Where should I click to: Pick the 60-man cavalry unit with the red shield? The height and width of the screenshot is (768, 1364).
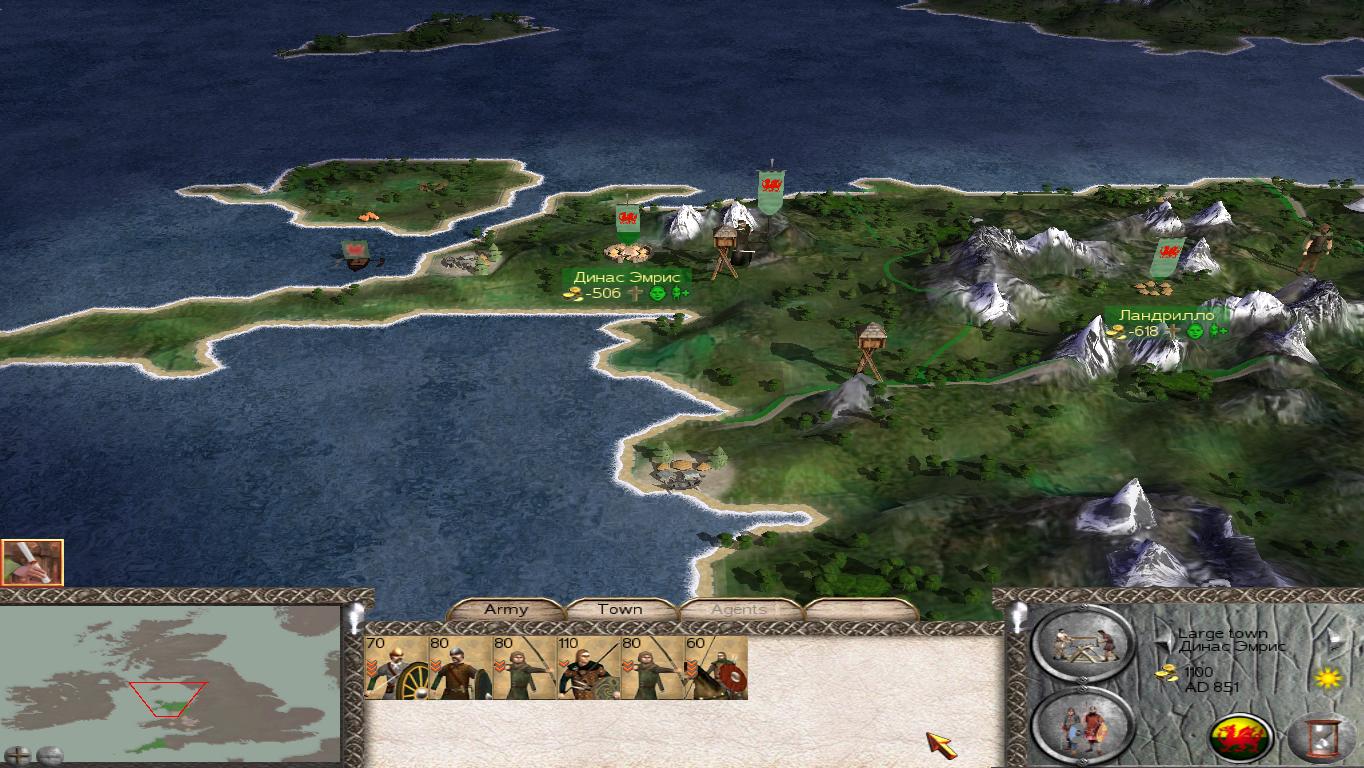(x=716, y=667)
